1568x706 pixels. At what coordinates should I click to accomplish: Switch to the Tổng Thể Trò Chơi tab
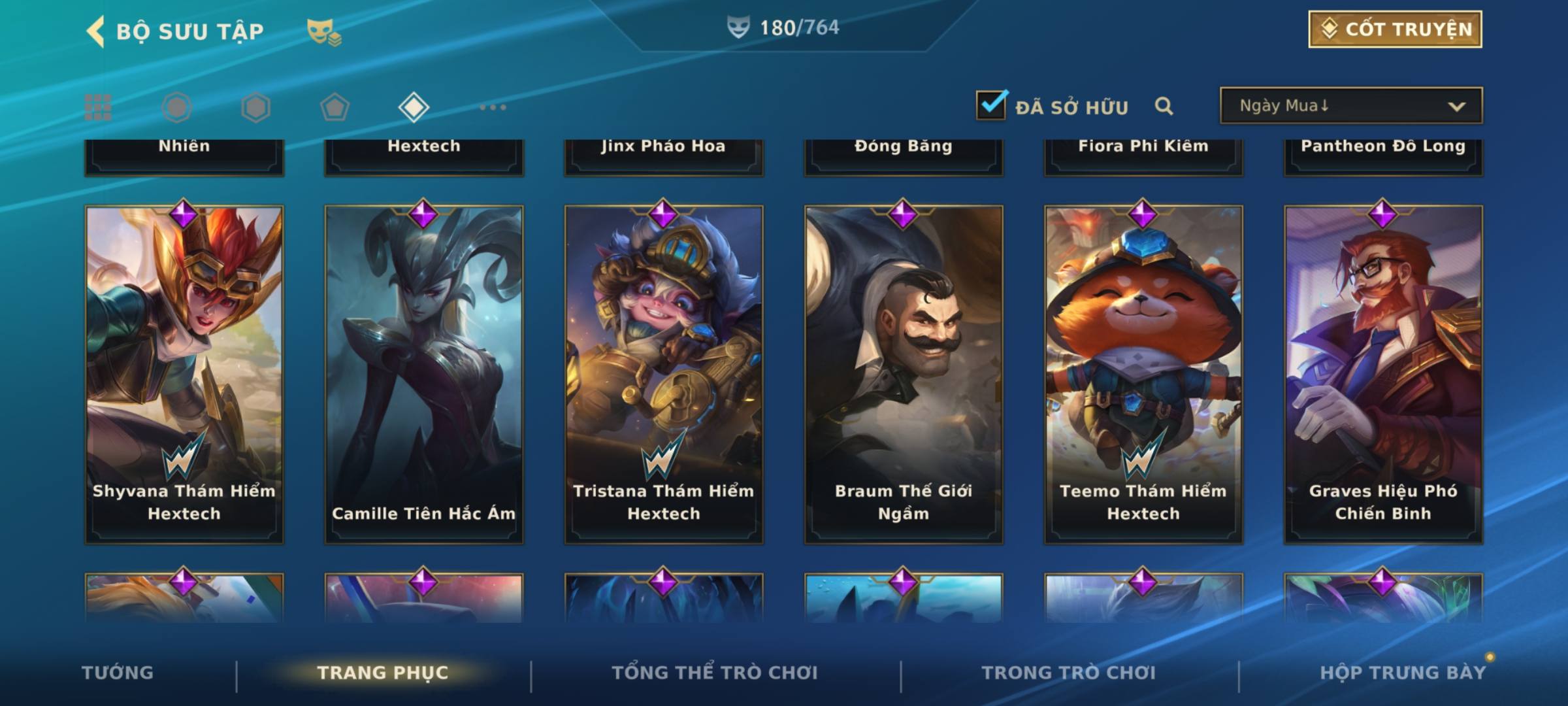click(x=715, y=673)
